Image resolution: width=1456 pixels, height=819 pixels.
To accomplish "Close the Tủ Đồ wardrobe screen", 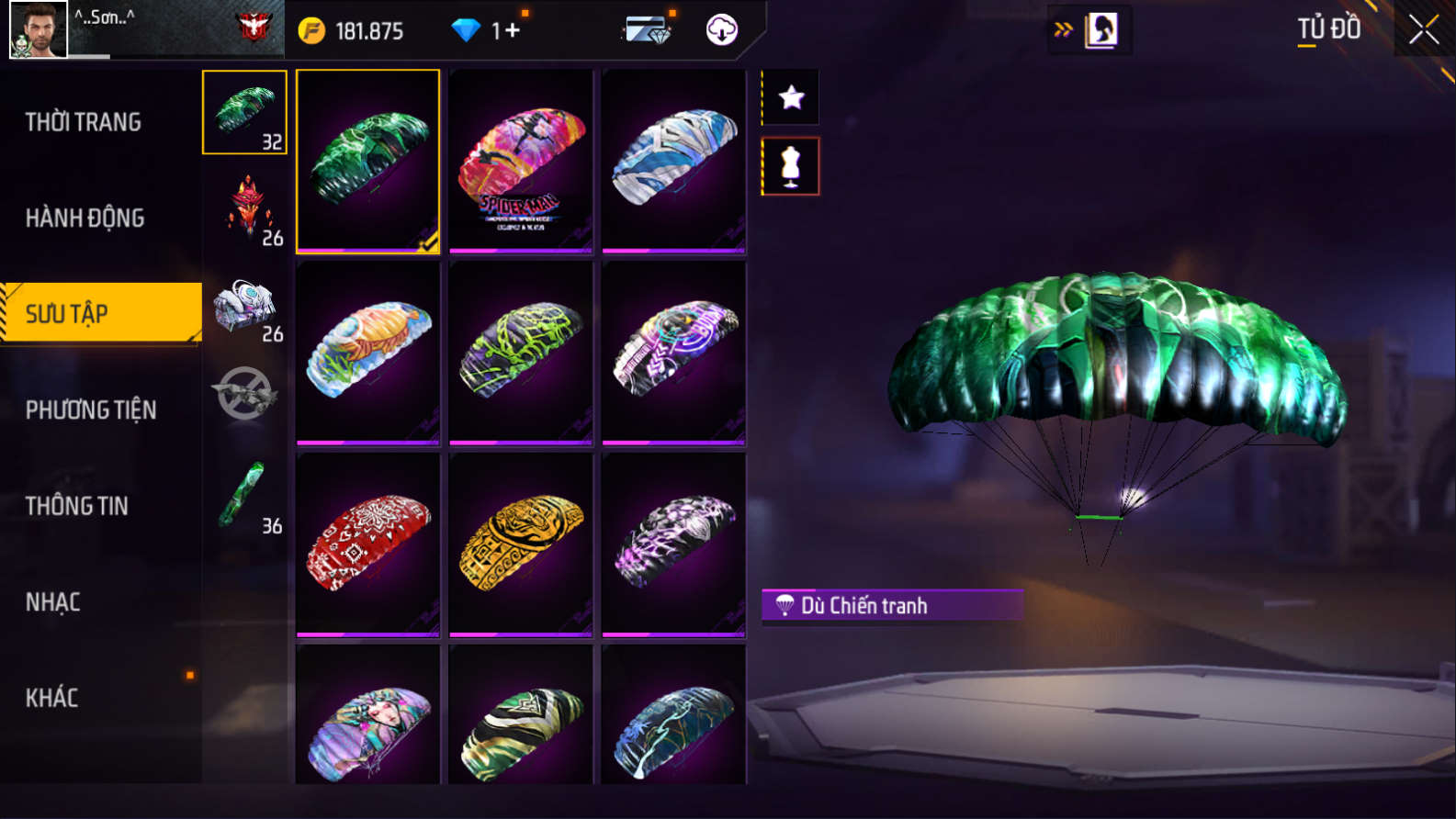I will [1423, 30].
